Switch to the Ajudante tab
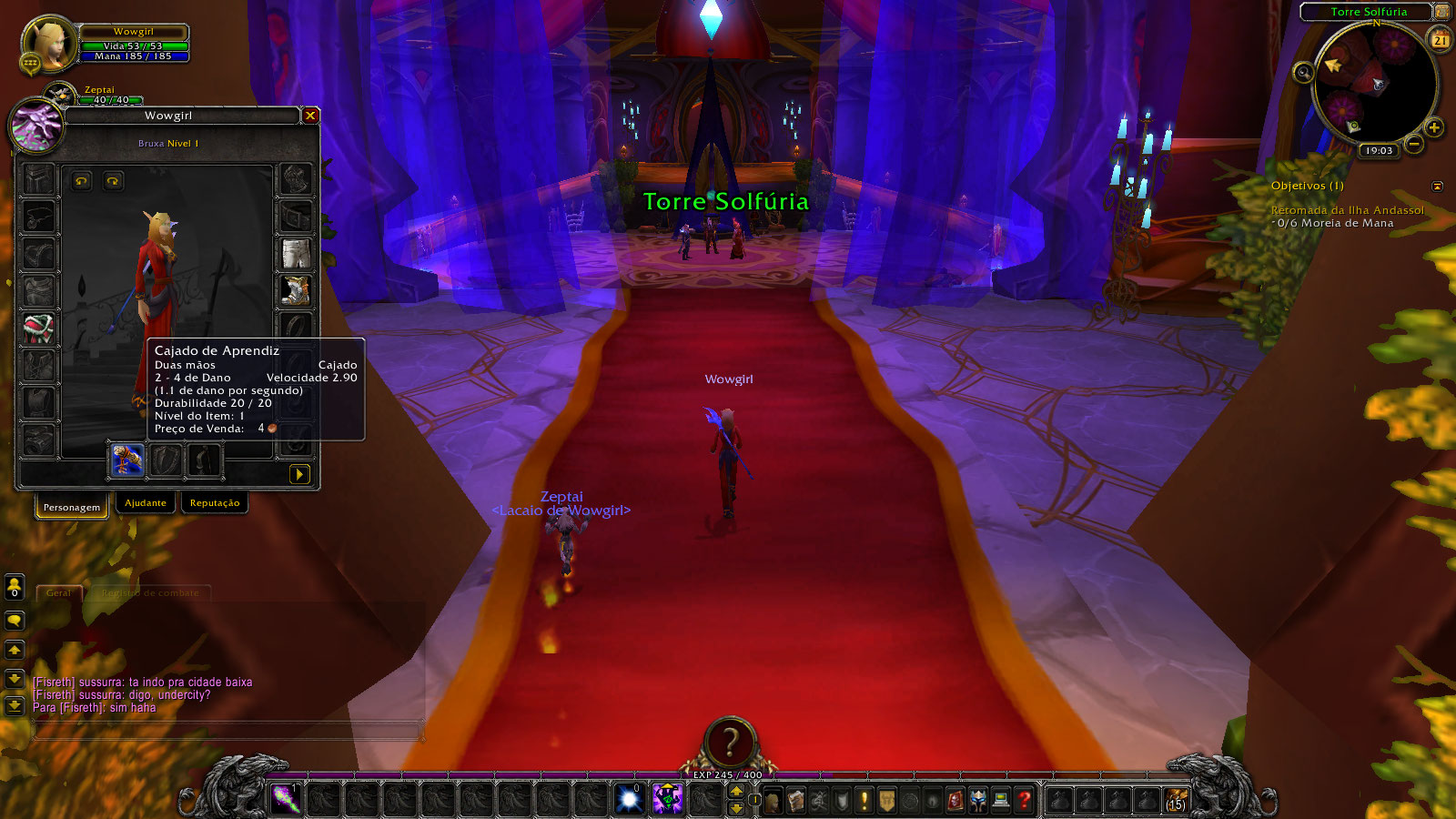The height and width of the screenshot is (819, 1456). point(146,503)
